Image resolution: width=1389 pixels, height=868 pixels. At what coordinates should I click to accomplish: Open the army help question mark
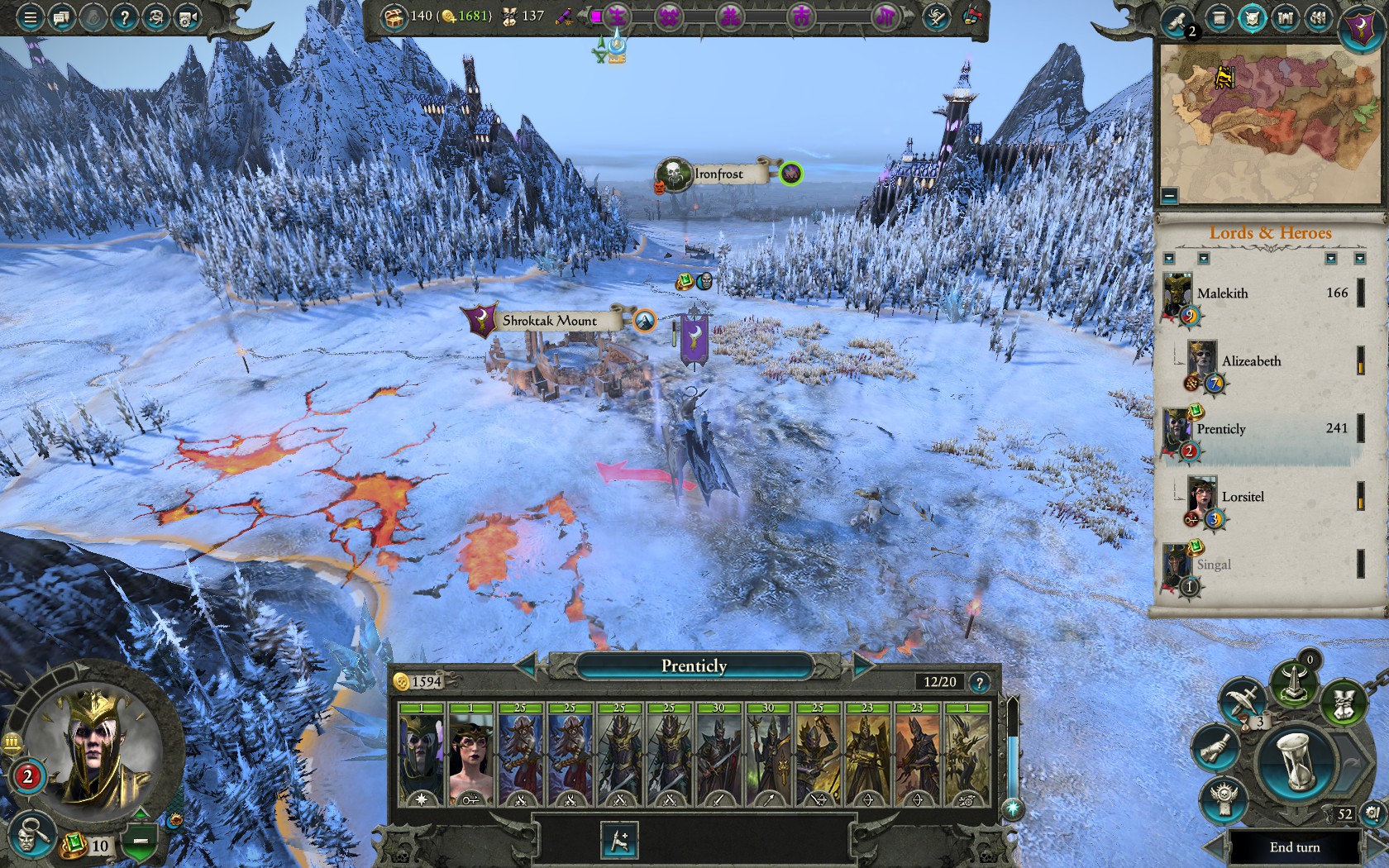979,683
